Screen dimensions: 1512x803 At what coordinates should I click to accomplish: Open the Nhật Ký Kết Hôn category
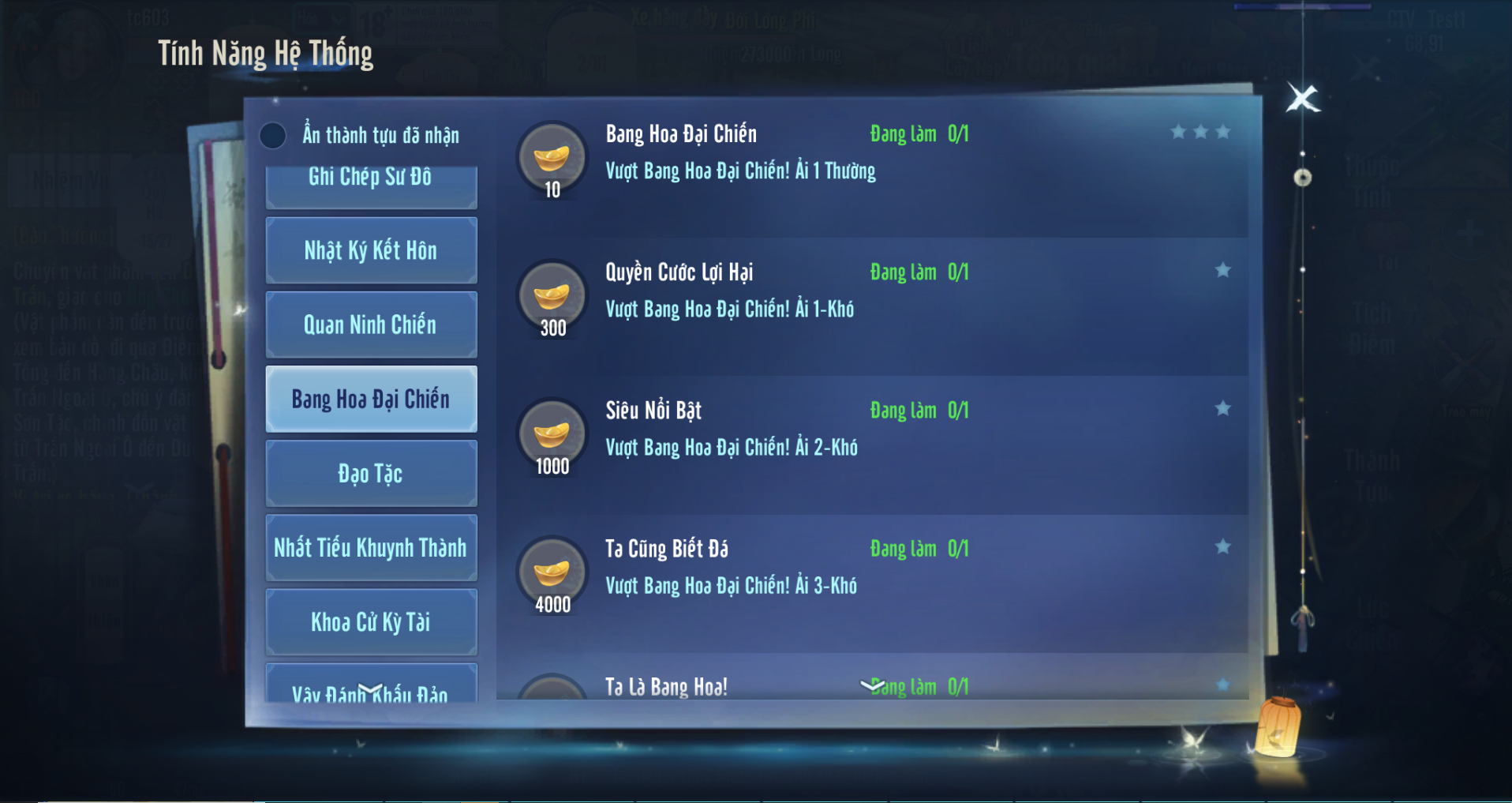coord(371,250)
